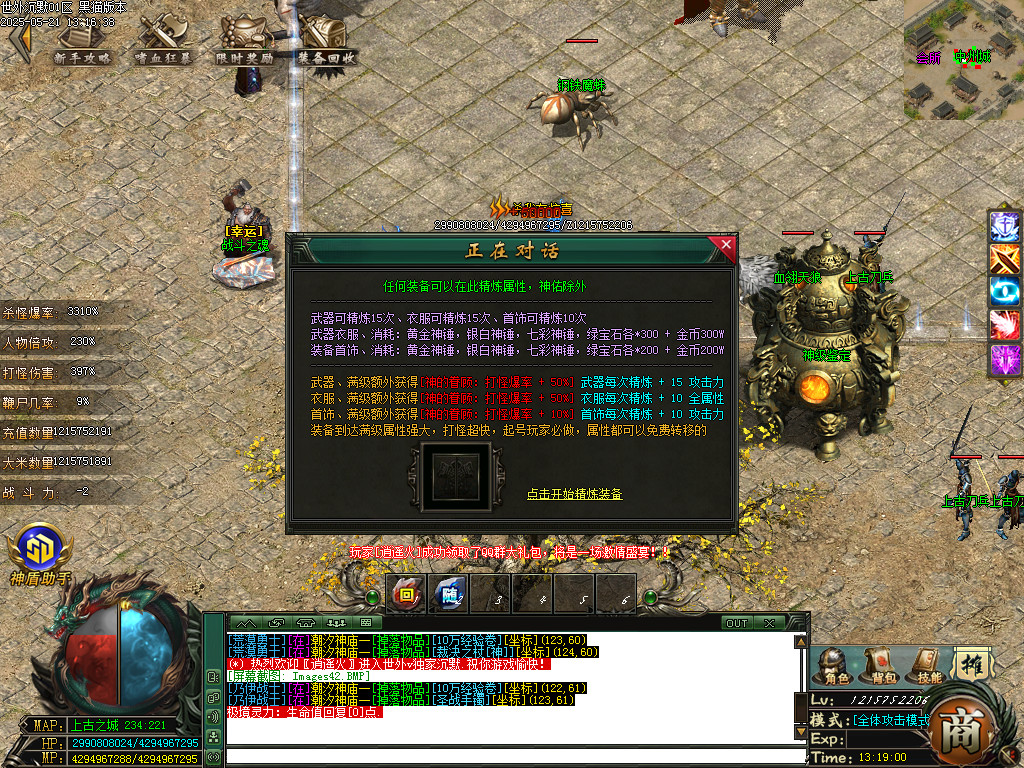Activate the purple skill icon on right bar
This screenshot has width=1024, height=768.
click(x=1004, y=359)
